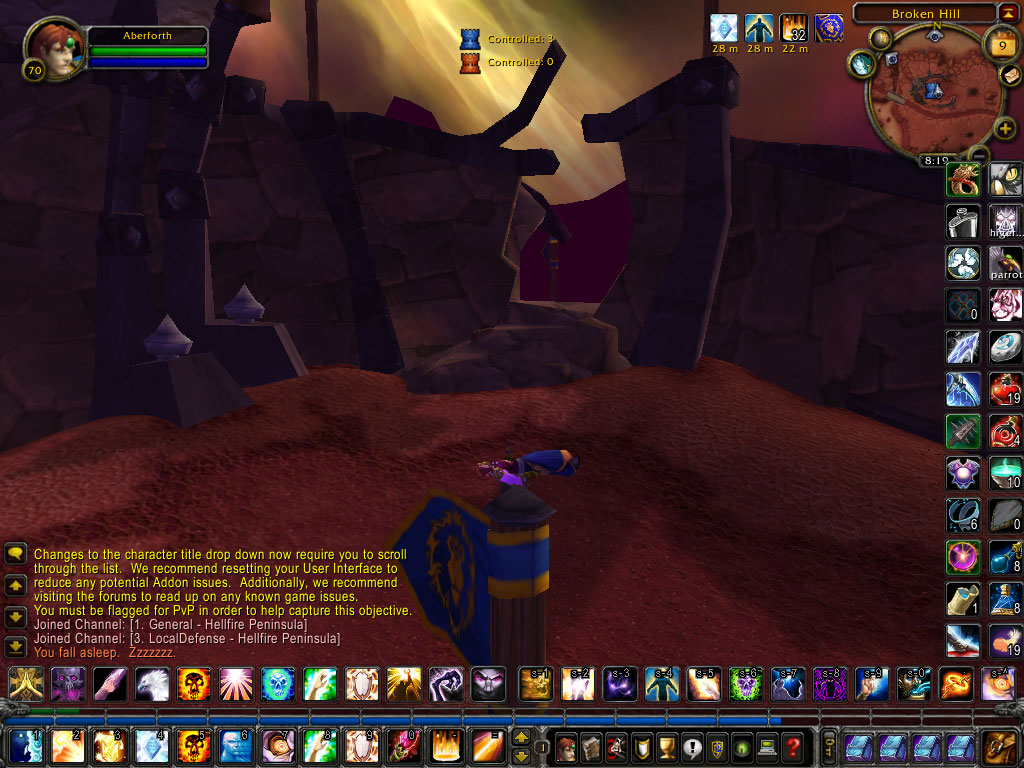1024x768 pixels.
Task: Use the silver flask item
Action: pyautogui.click(x=963, y=220)
